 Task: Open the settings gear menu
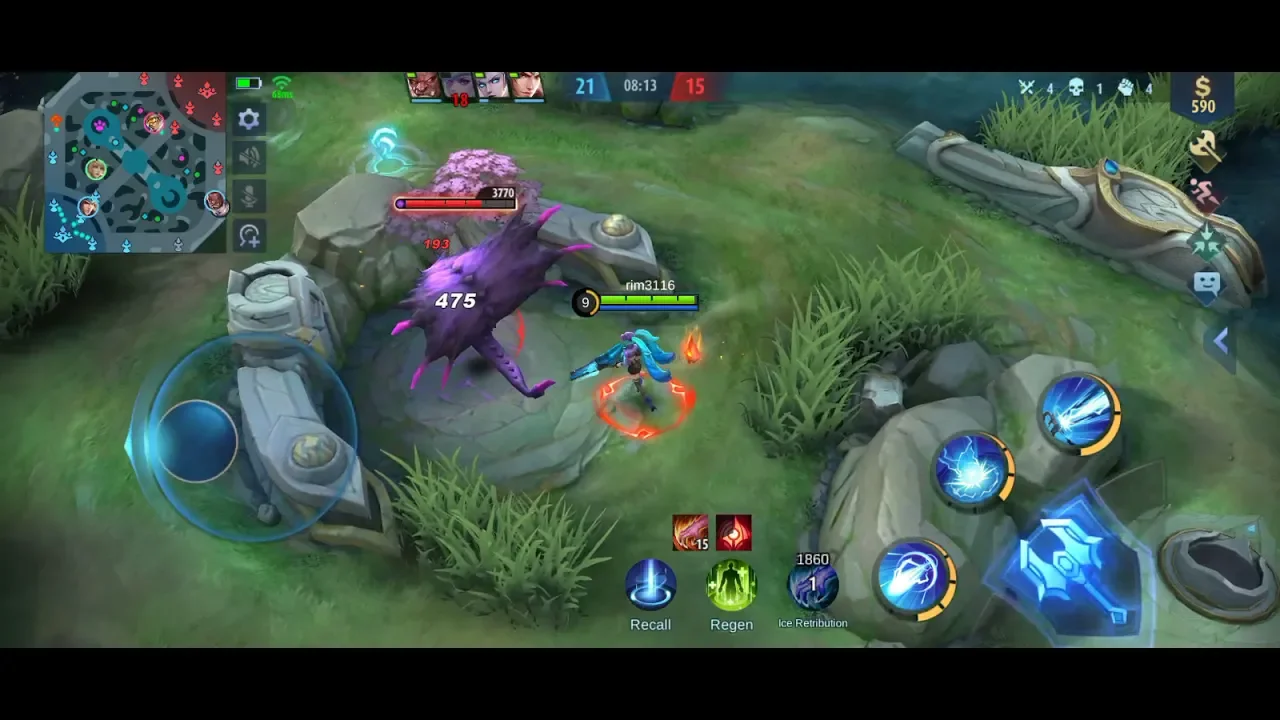click(x=249, y=120)
